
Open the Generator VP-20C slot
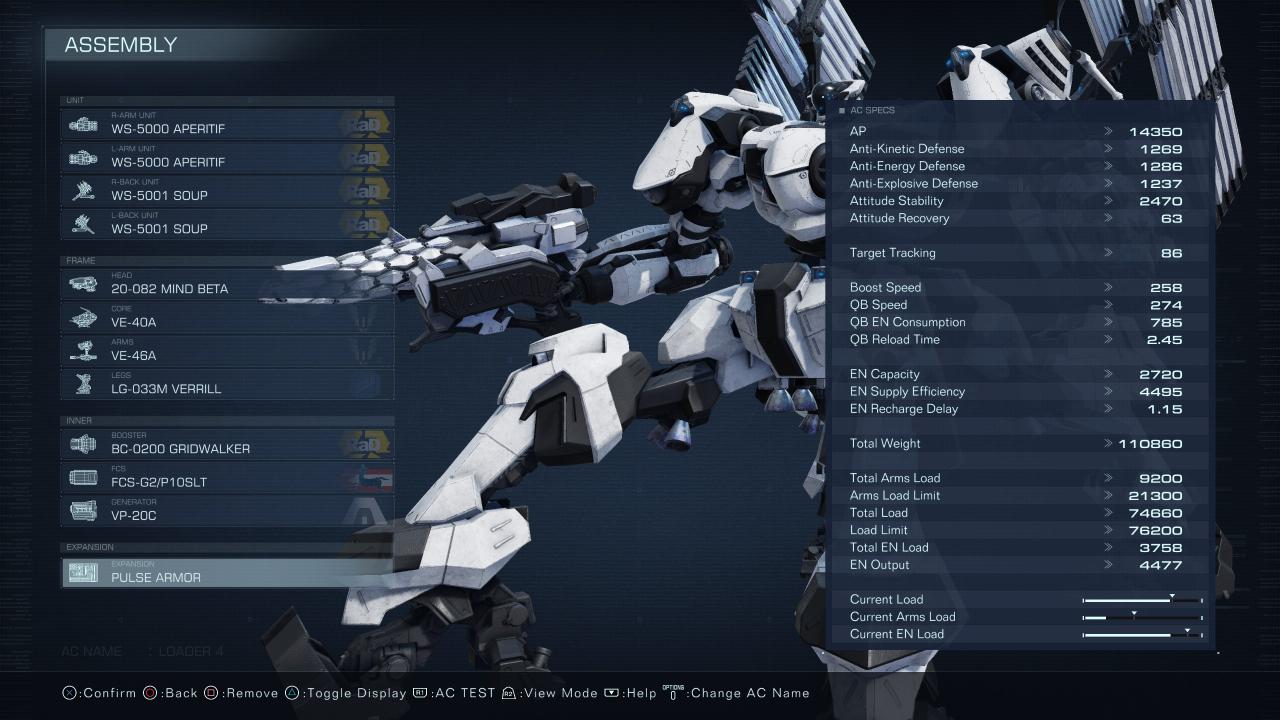(x=227, y=510)
